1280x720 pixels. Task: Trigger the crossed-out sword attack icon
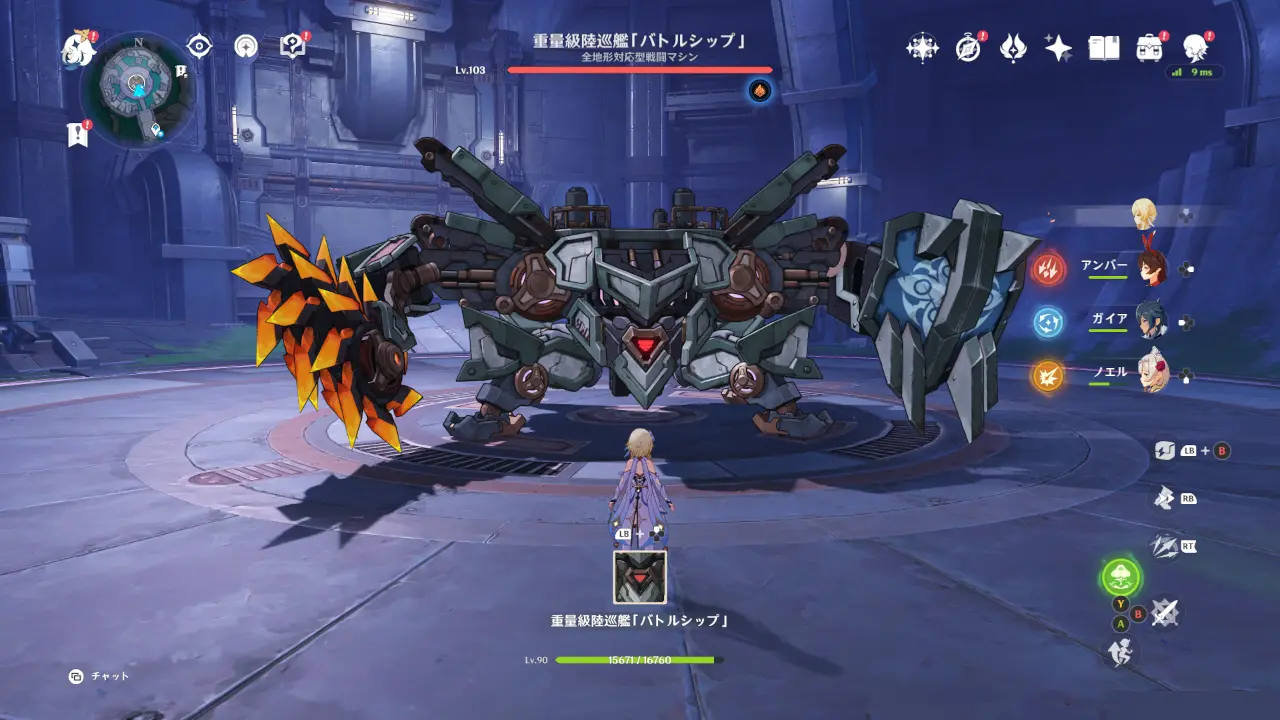tap(1163, 612)
